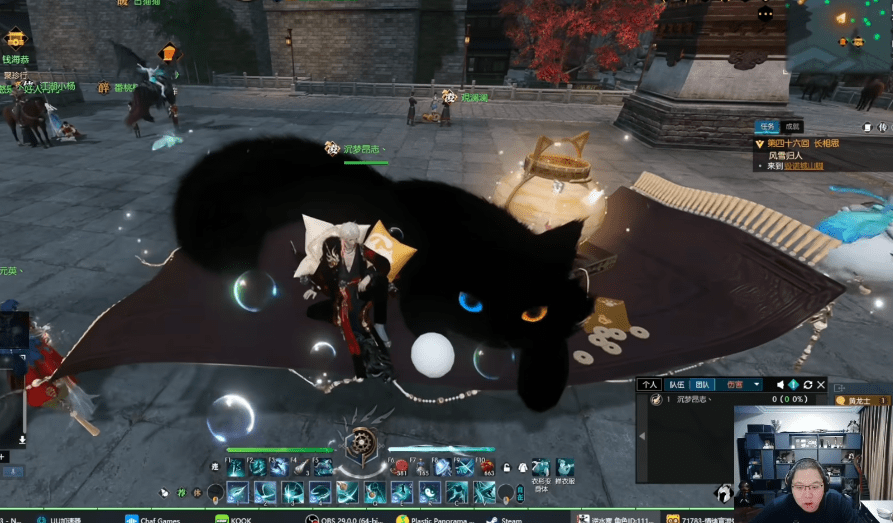
Task: Click the 传 teleport icon
Action: pyautogui.click(x=882, y=128)
